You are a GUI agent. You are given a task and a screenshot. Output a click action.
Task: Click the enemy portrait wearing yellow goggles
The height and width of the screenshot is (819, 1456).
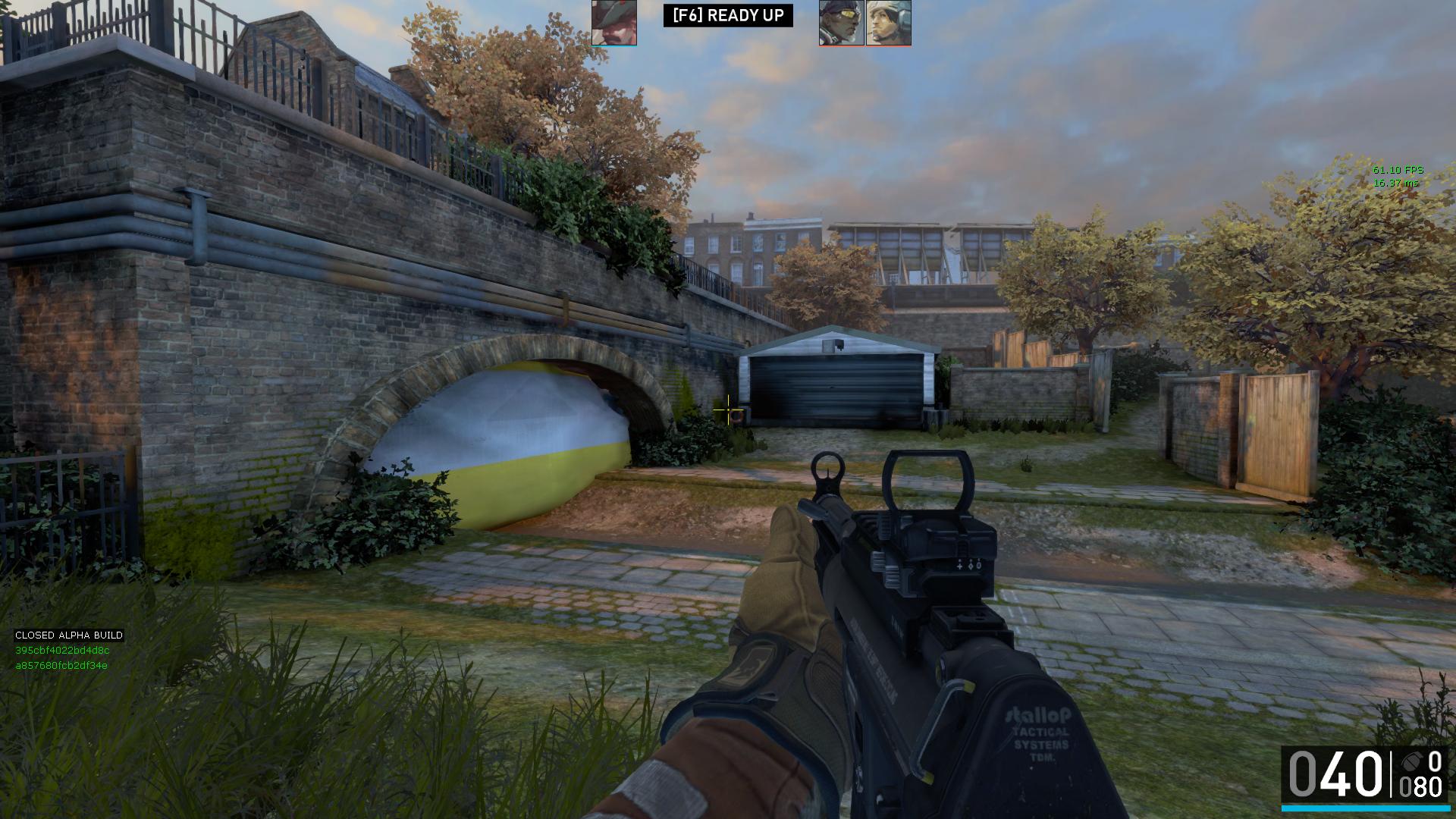click(x=841, y=23)
